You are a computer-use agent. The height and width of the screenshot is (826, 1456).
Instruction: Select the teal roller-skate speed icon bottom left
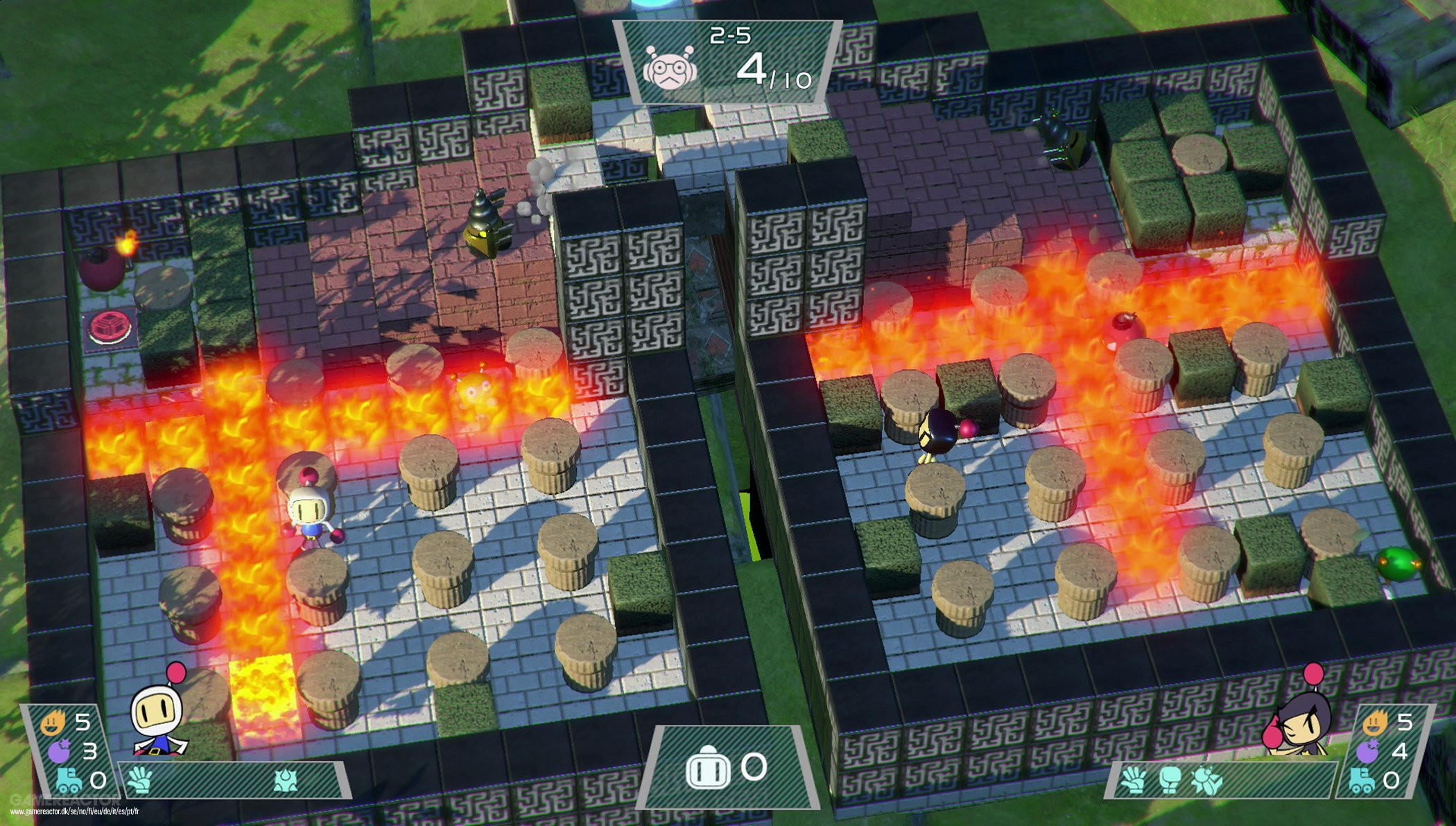pos(68,781)
